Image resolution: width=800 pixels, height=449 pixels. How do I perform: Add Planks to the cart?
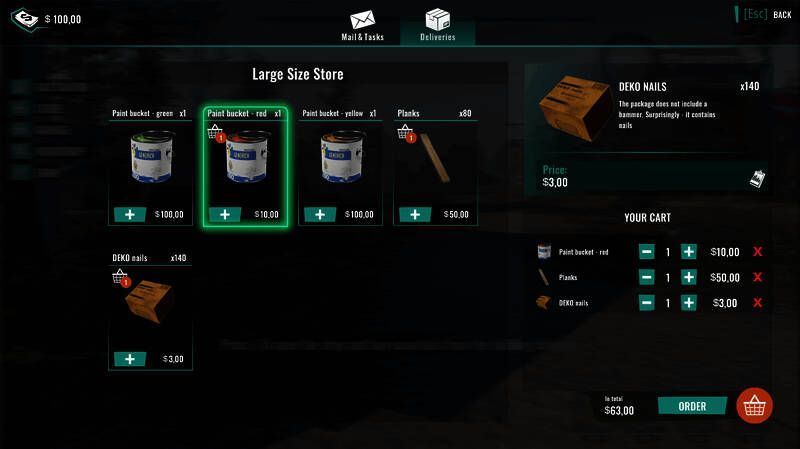click(415, 214)
